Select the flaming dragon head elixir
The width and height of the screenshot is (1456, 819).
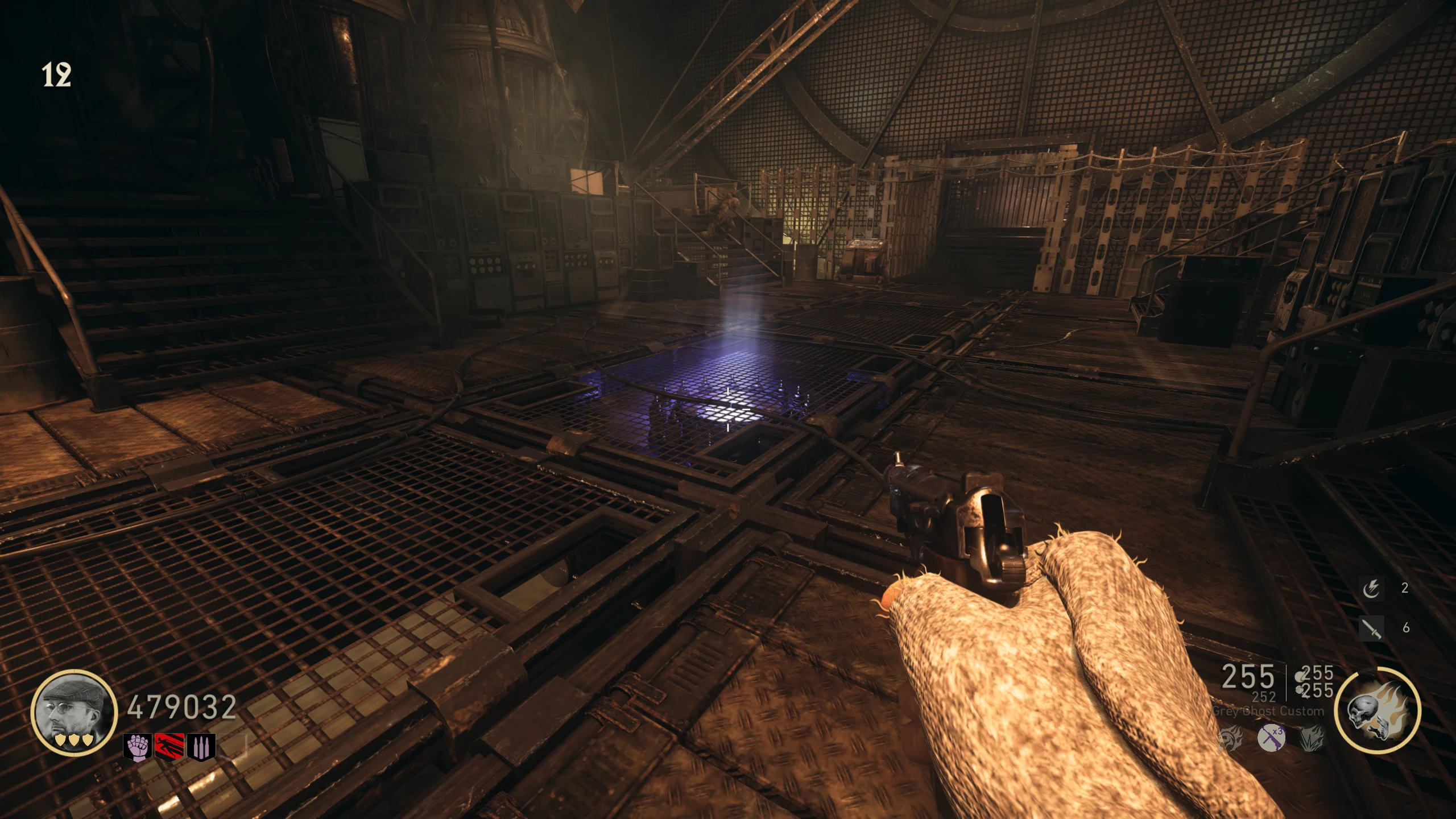click(1230, 739)
